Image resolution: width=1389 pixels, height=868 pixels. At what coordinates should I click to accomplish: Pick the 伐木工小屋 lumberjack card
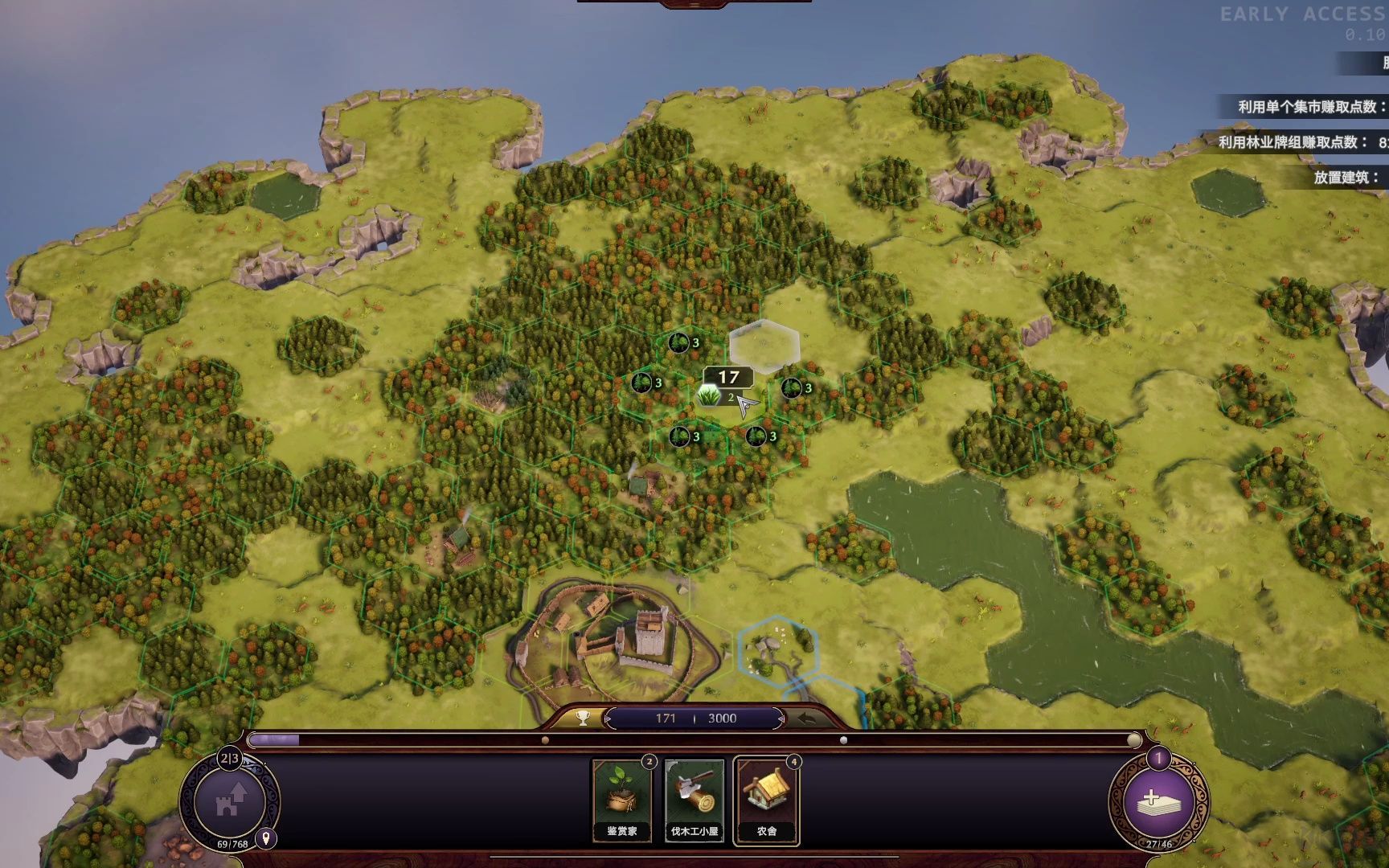pyautogui.click(x=694, y=800)
